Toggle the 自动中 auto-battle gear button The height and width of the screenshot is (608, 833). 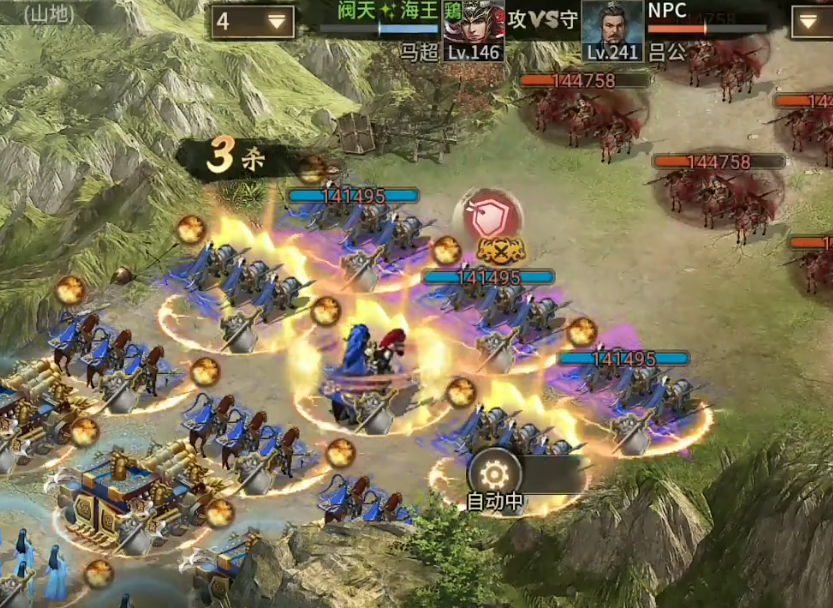click(496, 472)
